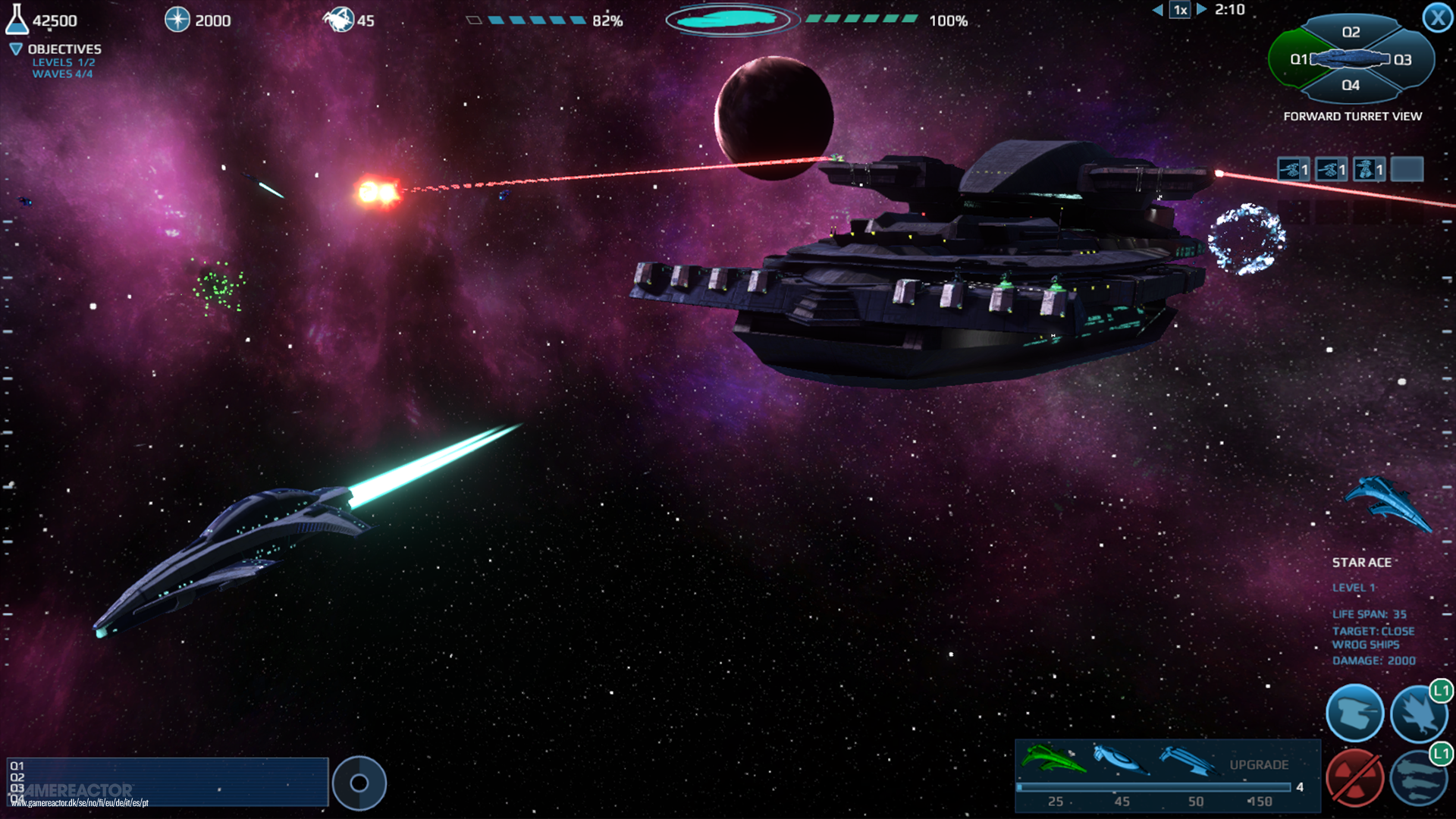1456x819 pixels.
Task: Click the blue turret ability icon
Action: coord(1356,711)
